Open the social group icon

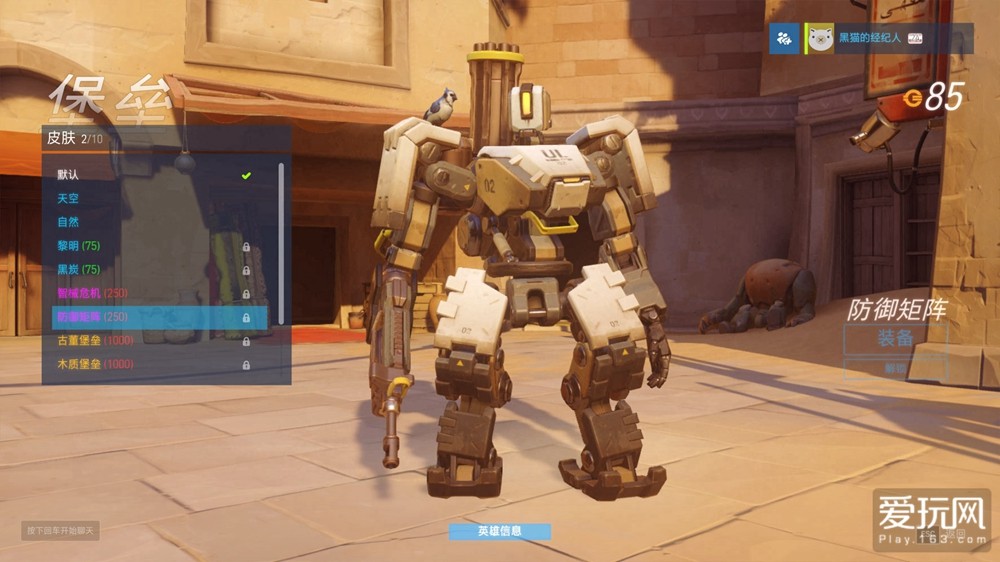tap(786, 39)
